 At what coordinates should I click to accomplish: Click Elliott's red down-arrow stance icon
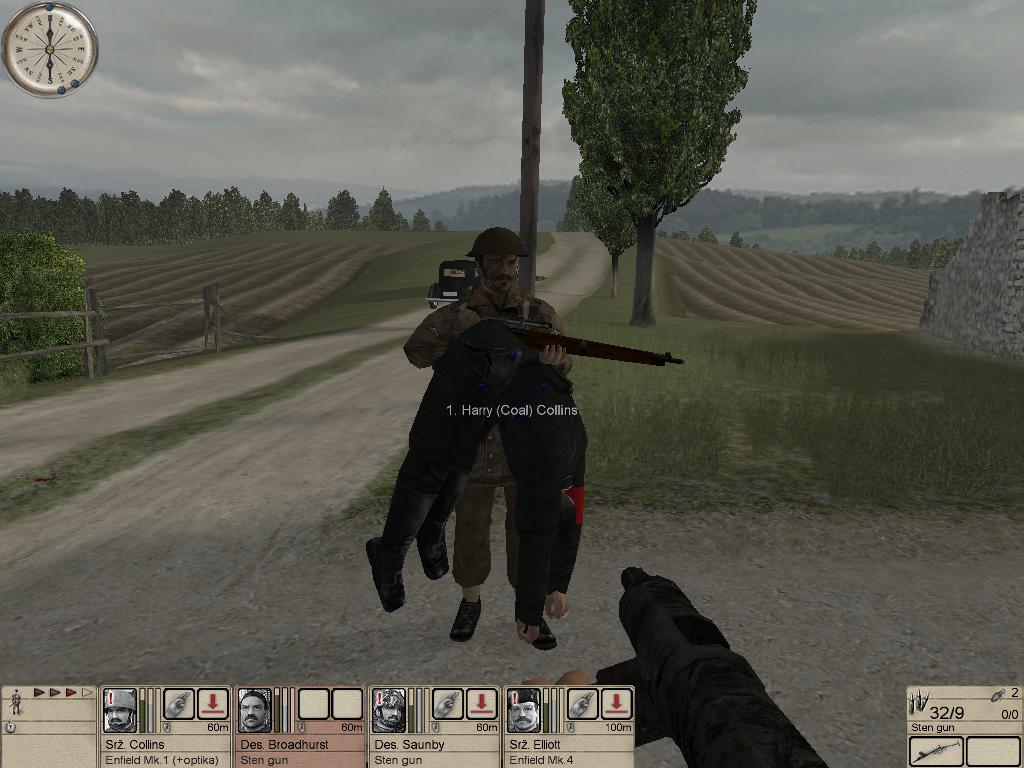[617, 704]
